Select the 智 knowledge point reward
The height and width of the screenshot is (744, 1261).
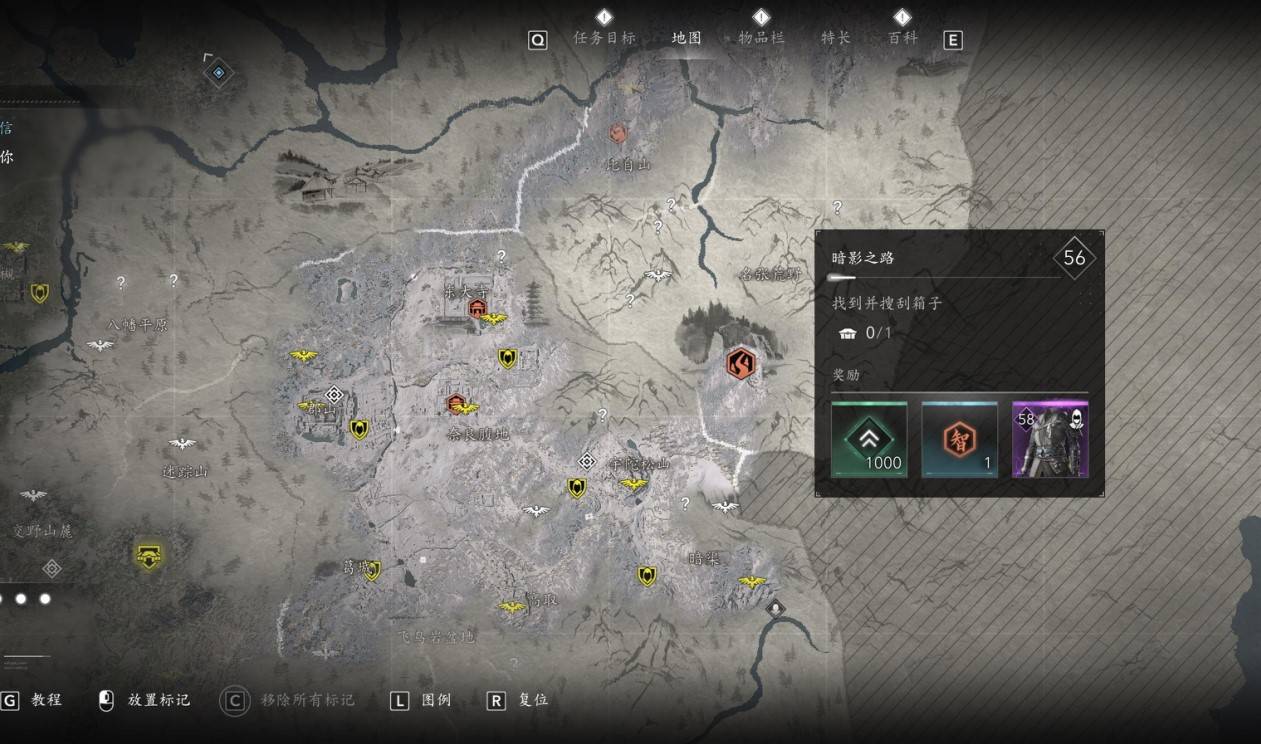(x=959, y=439)
